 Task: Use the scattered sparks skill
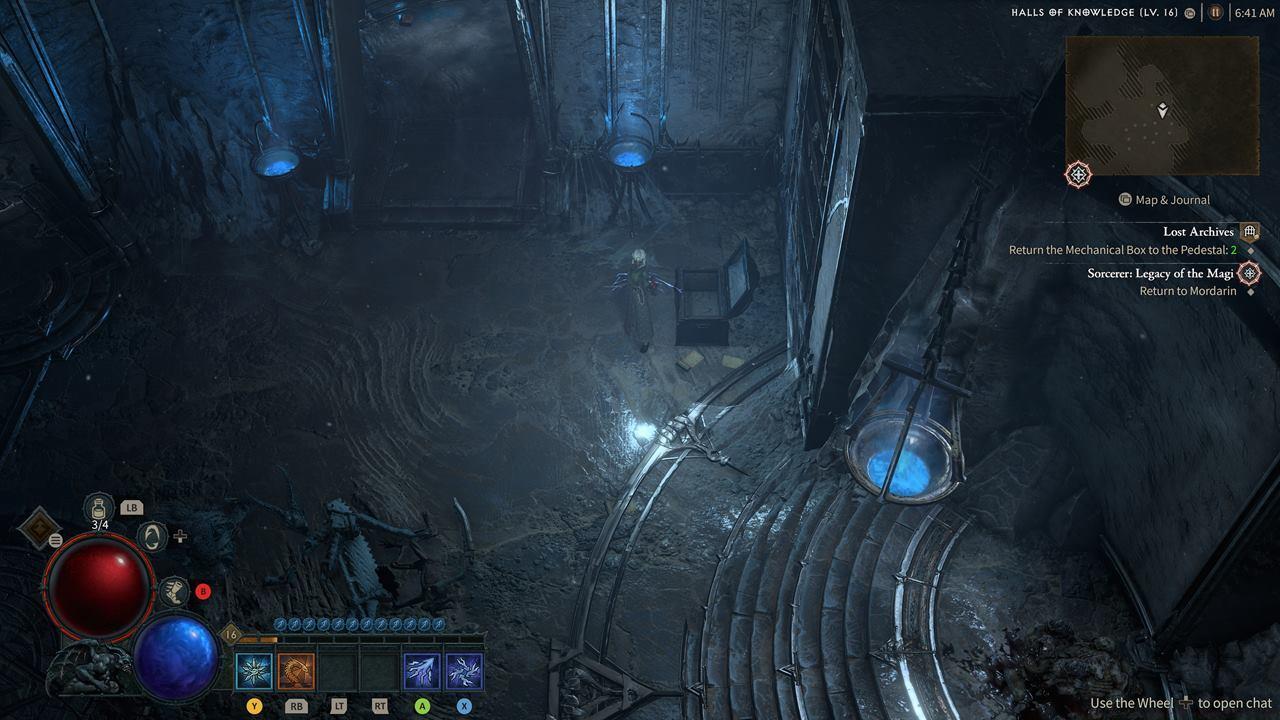pos(464,671)
